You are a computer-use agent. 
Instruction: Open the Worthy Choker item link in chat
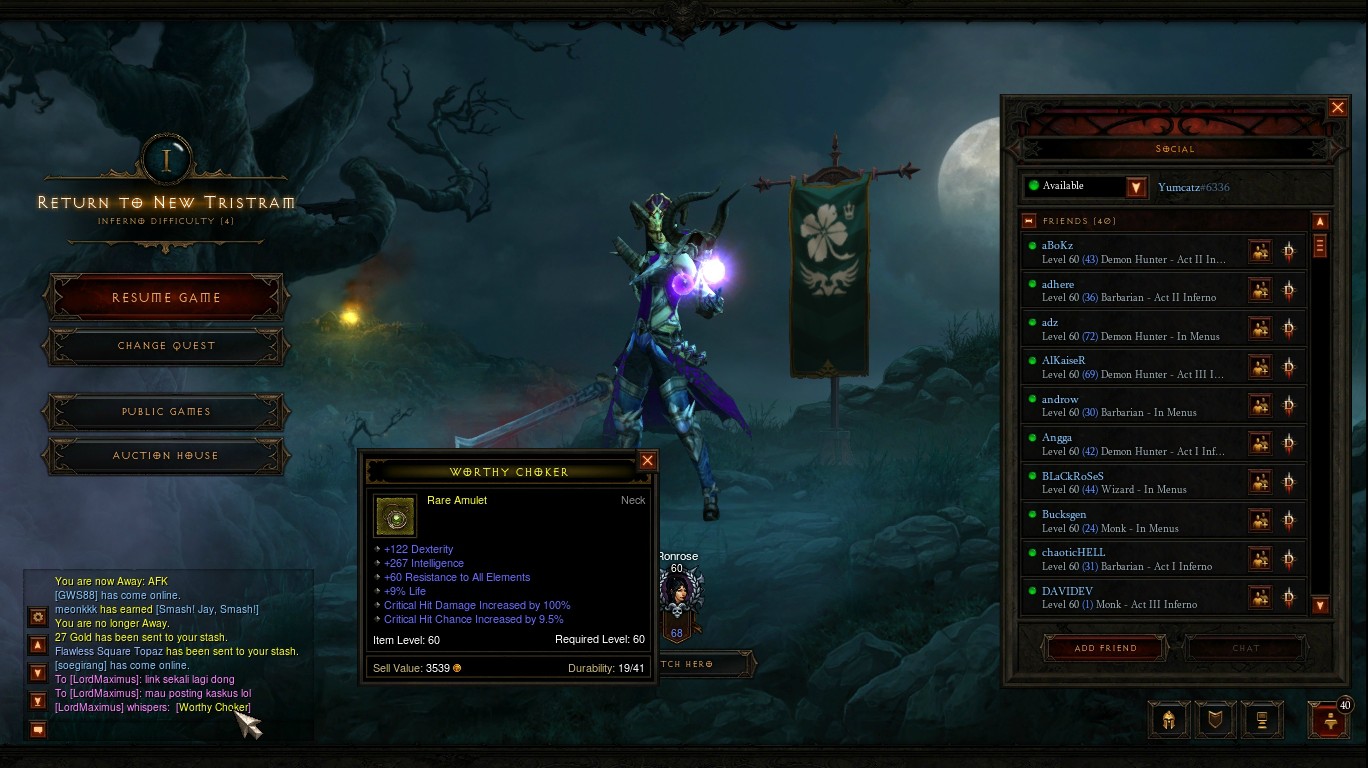point(213,707)
